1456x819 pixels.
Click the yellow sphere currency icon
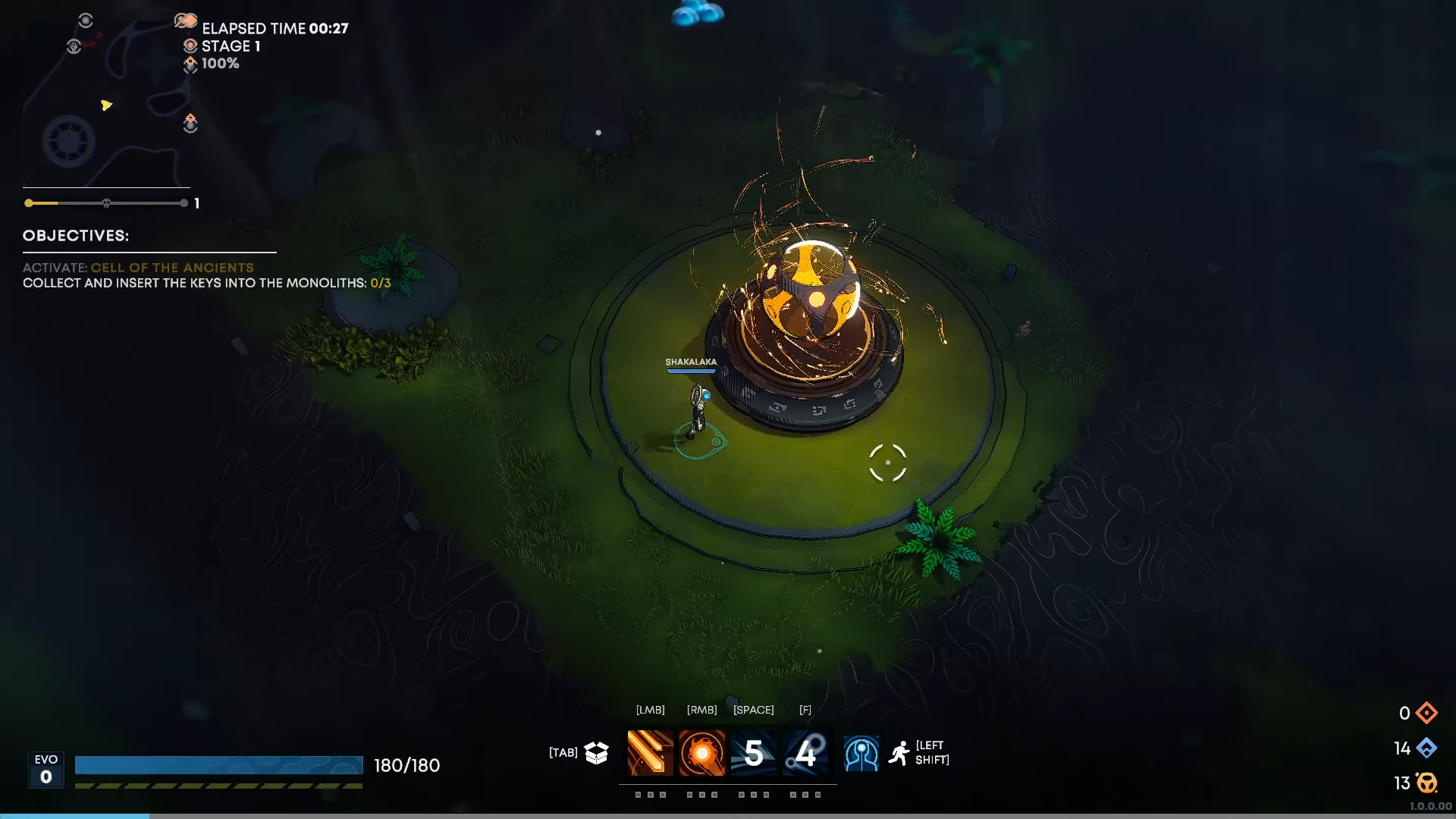tap(1426, 783)
